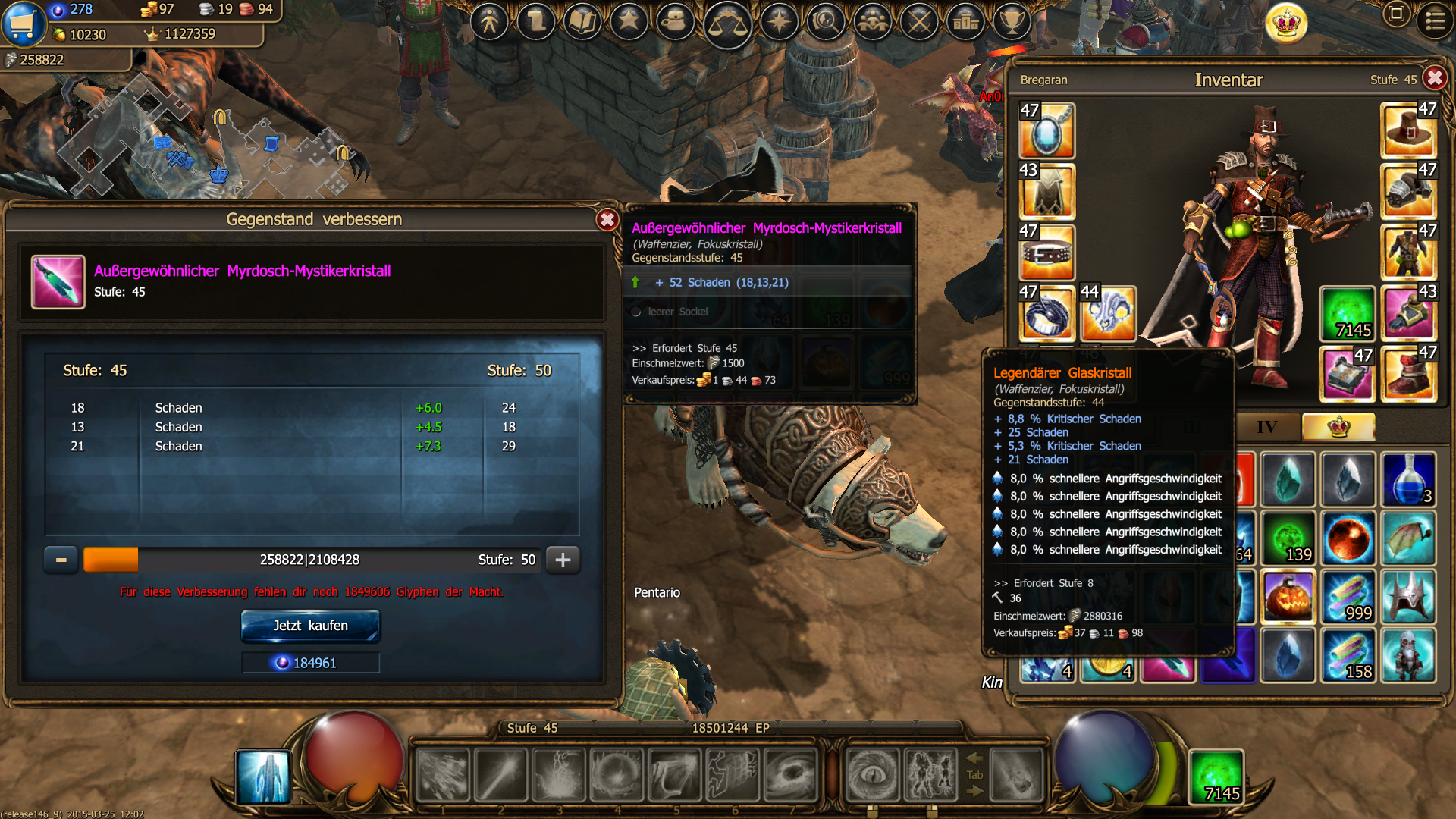
Task: Click the gold crown premium button
Action: click(1287, 23)
